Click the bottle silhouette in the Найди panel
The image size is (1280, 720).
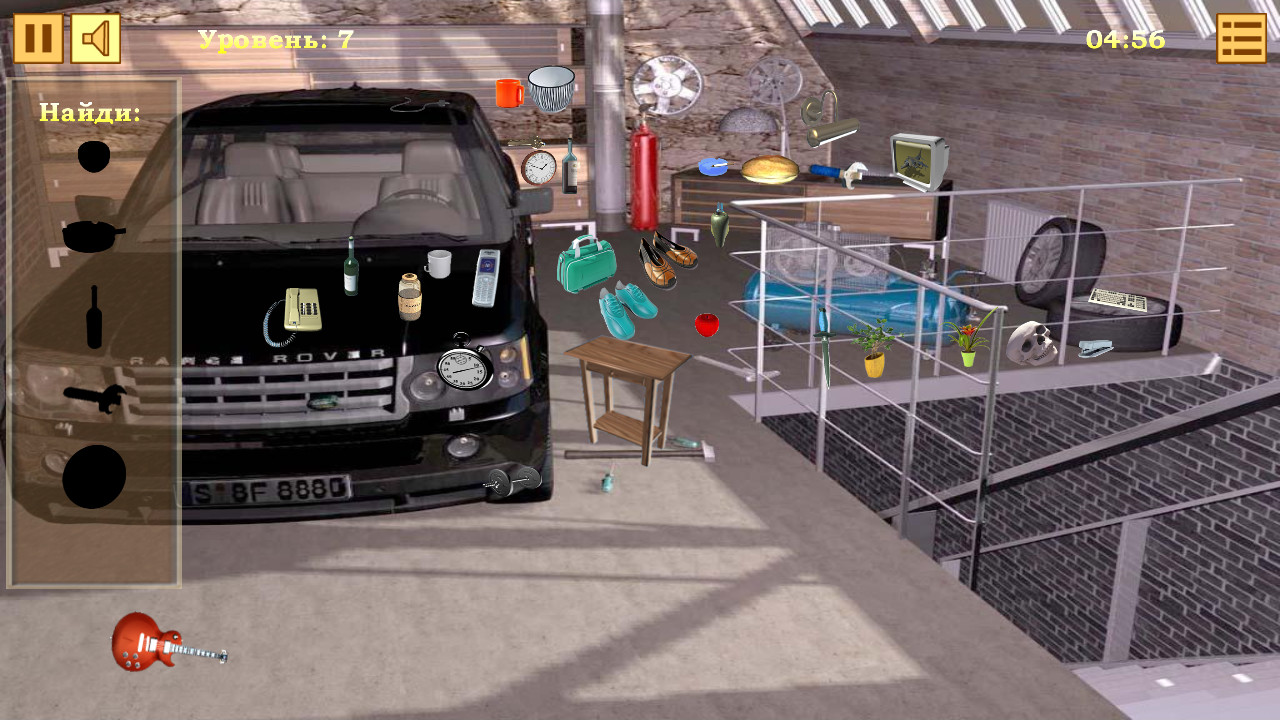coord(95,315)
